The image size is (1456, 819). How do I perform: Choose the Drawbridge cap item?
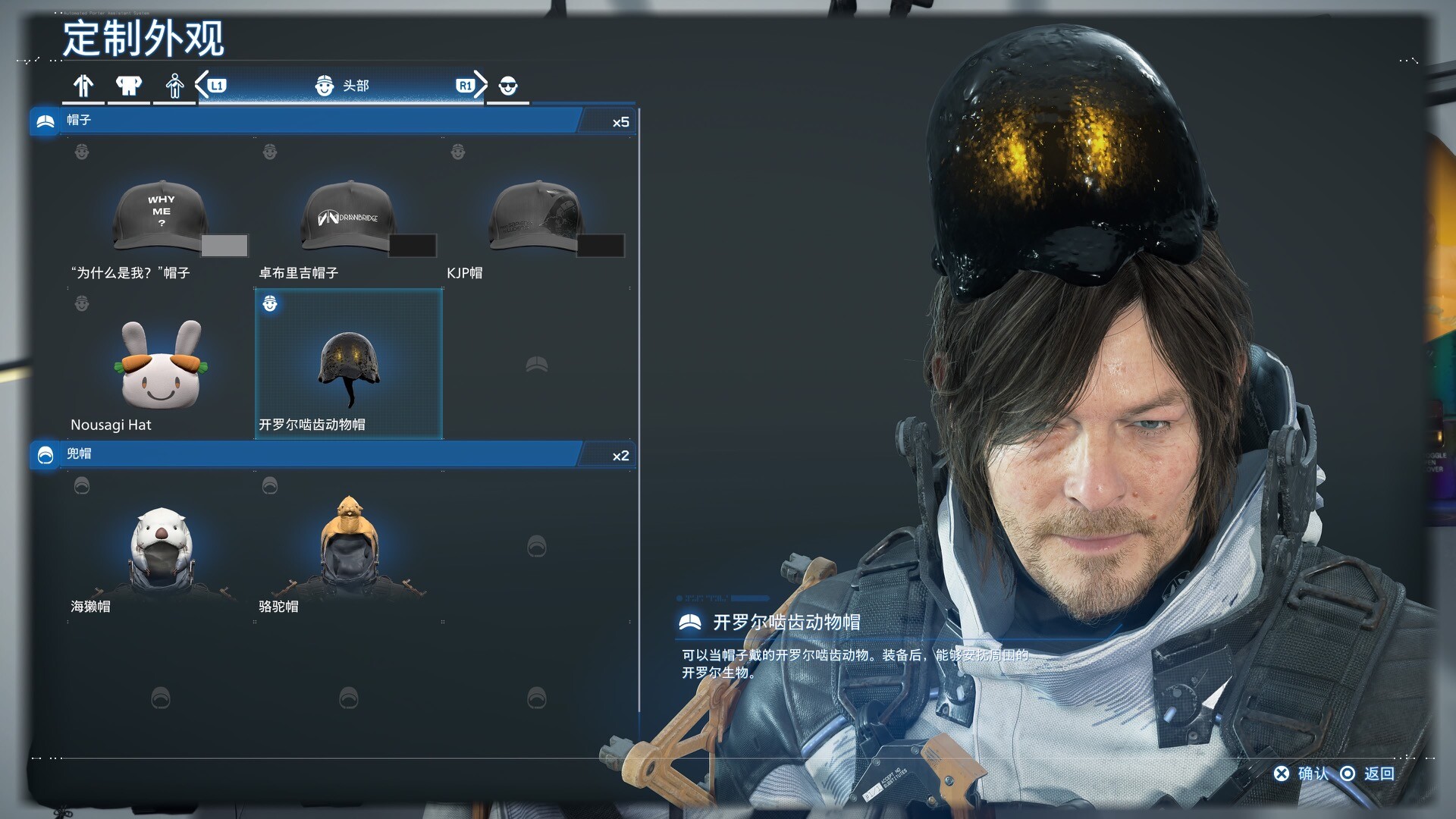tap(349, 216)
